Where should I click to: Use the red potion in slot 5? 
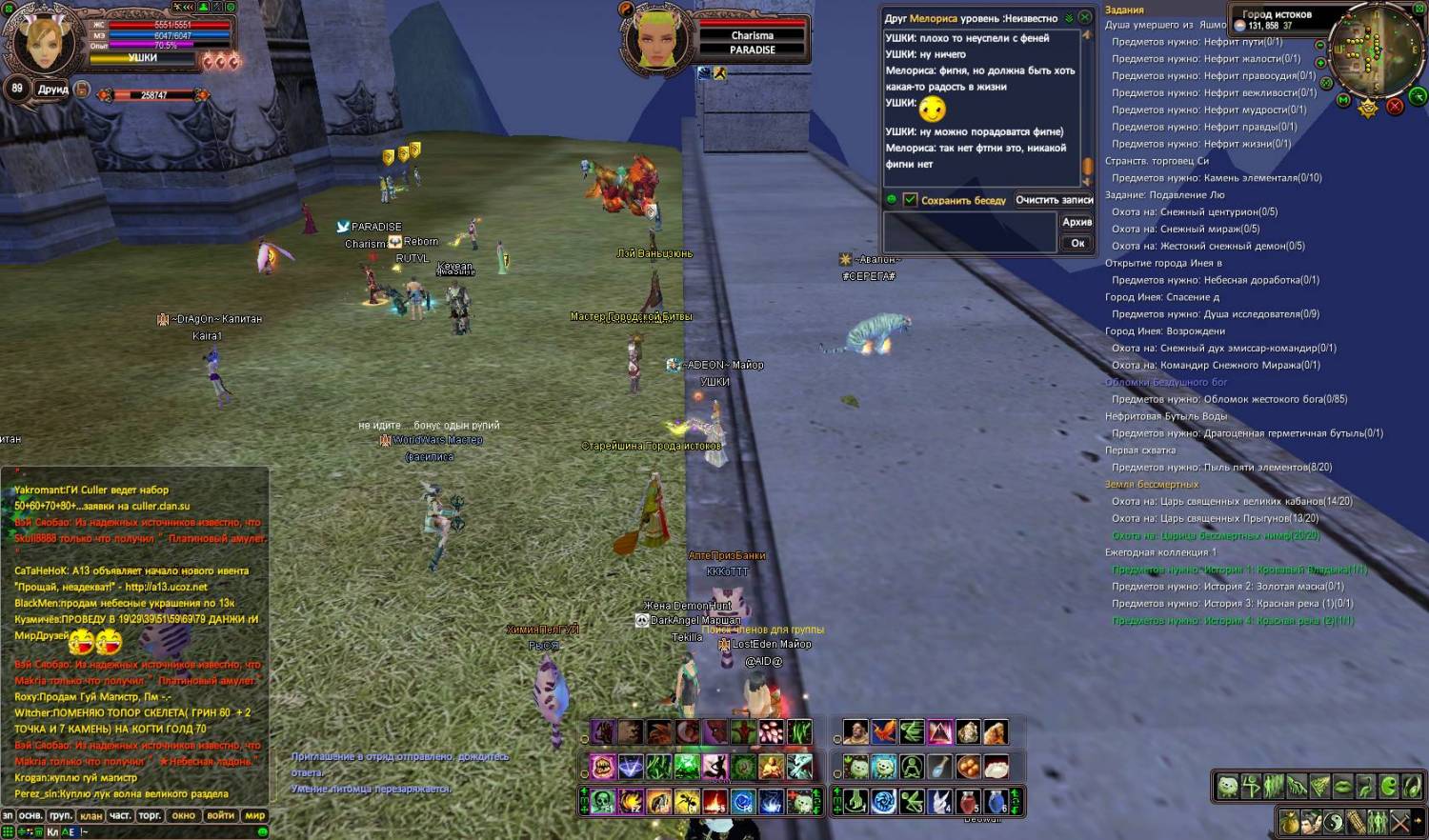[969, 802]
